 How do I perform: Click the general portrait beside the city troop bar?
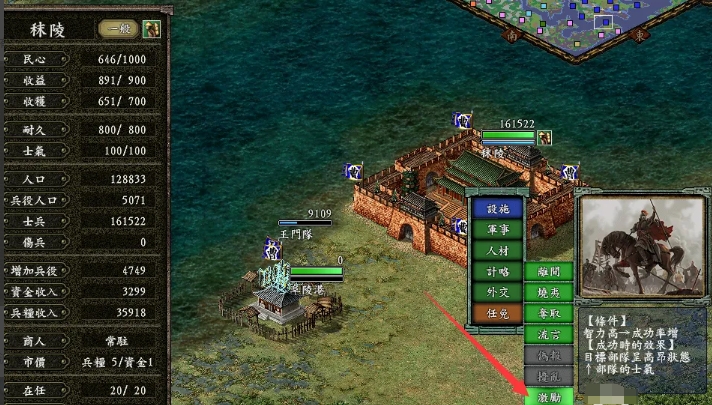click(545, 137)
